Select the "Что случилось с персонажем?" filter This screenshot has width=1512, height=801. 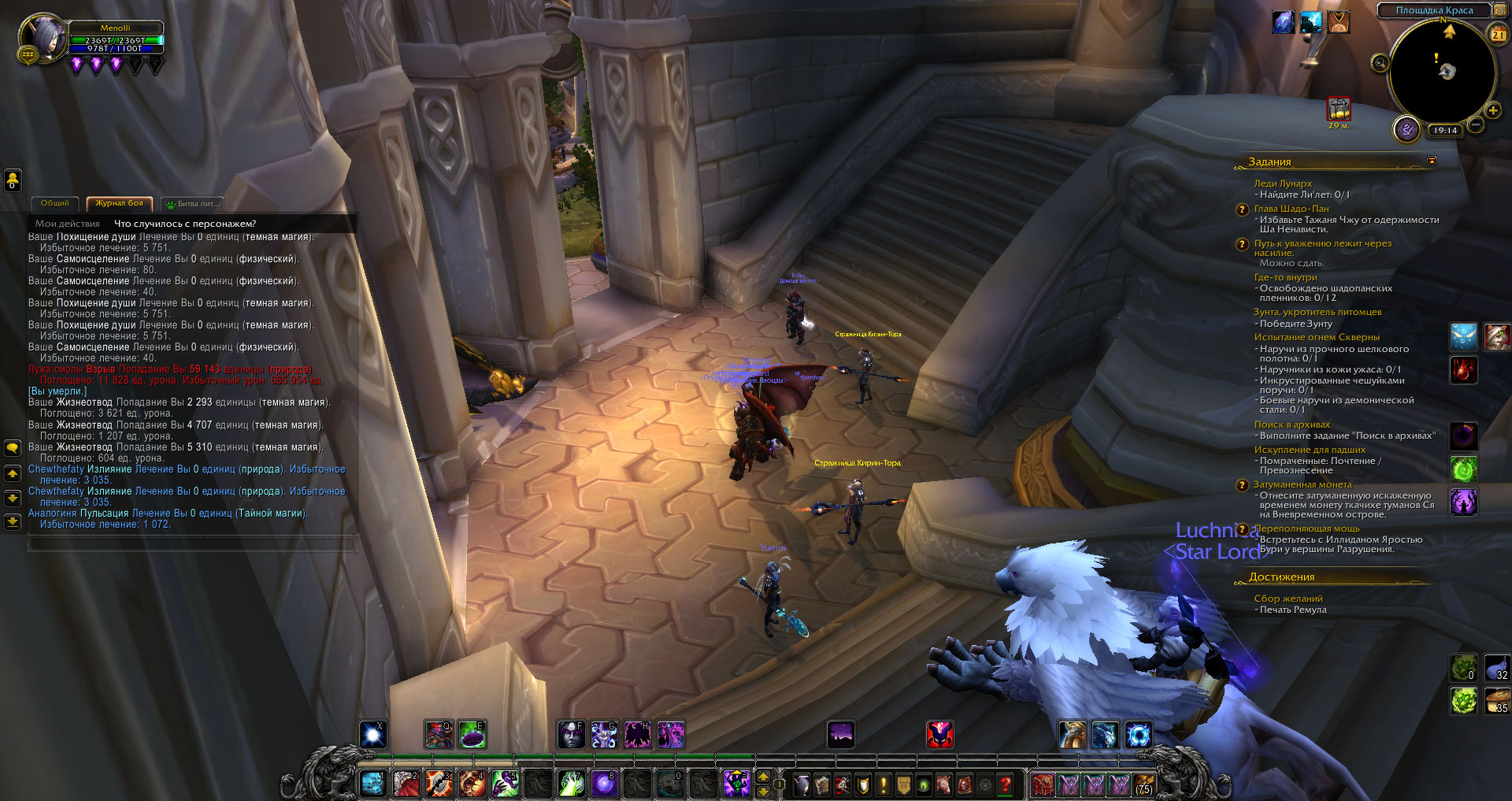click(185, 224)
